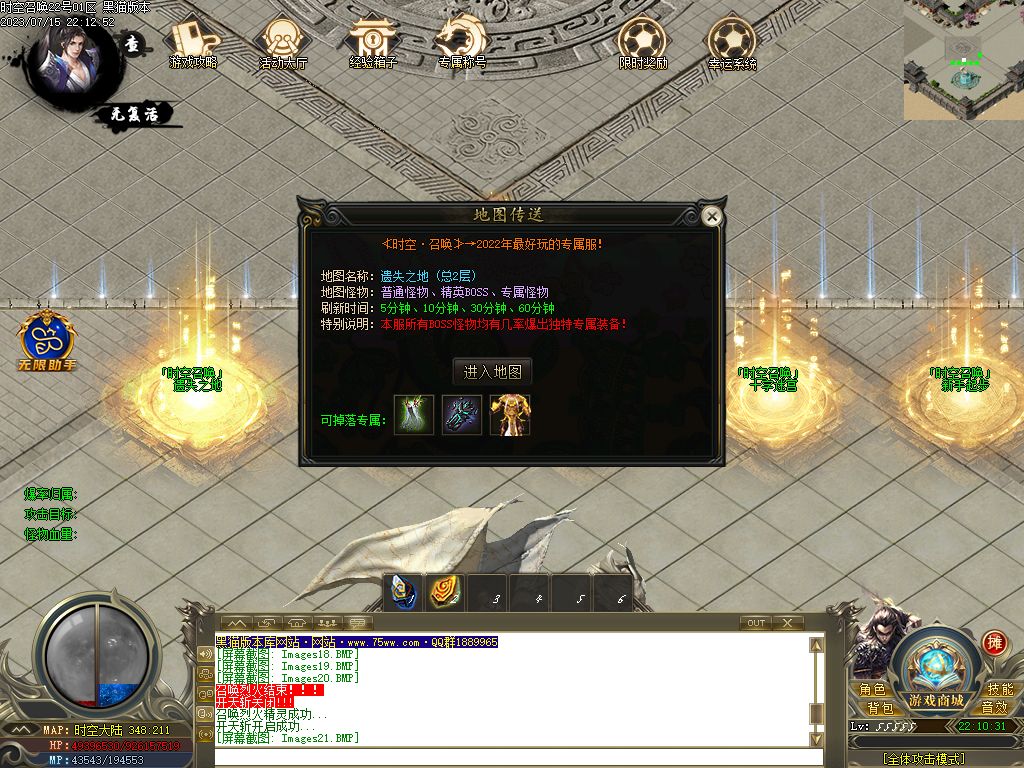Click the minimap in the corner
1024x768 pixels.
[x=963, y=60]
